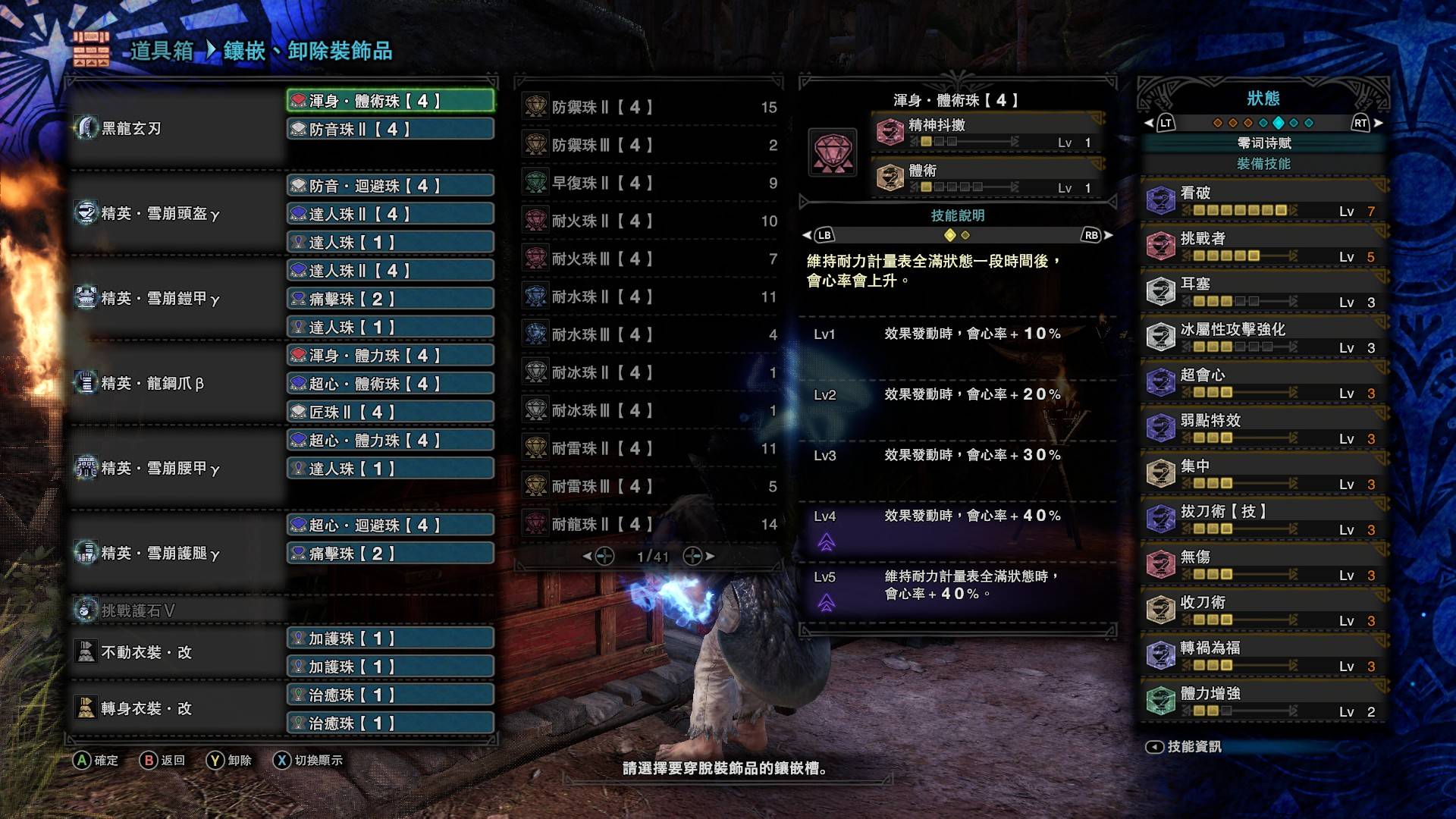Select the 精英·雪崩鎧甲γ chest armor icon
The height and width of the screenshot is (819, 1456).
[83, 299]
